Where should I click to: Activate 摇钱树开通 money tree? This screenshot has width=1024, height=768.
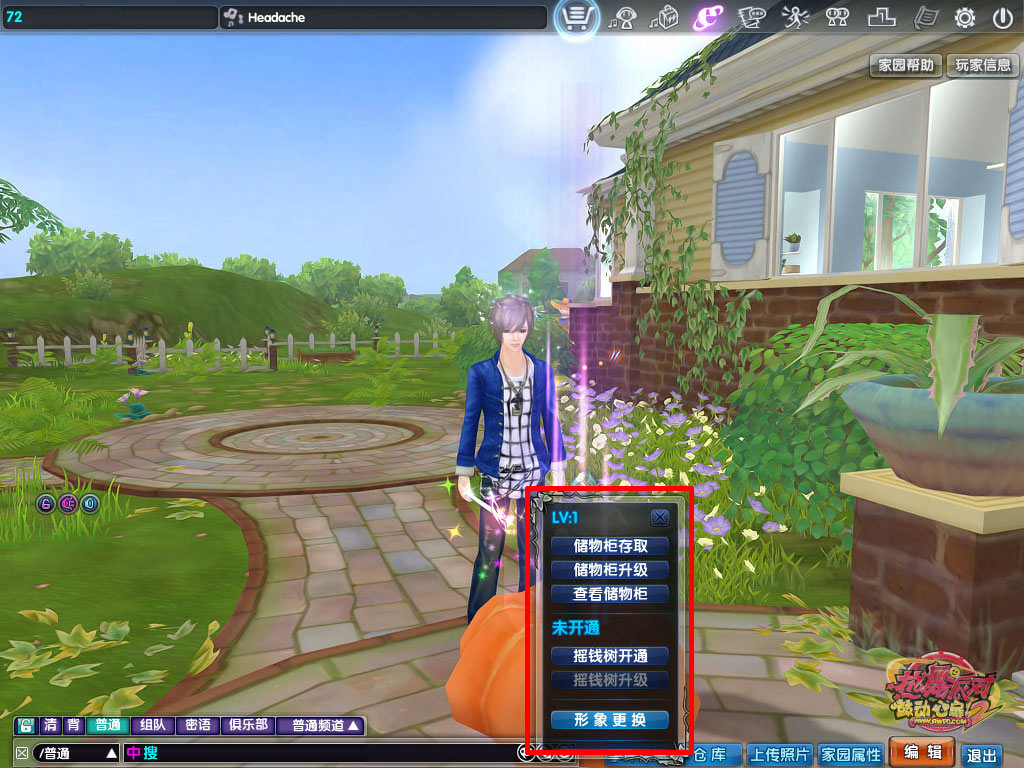610,656
